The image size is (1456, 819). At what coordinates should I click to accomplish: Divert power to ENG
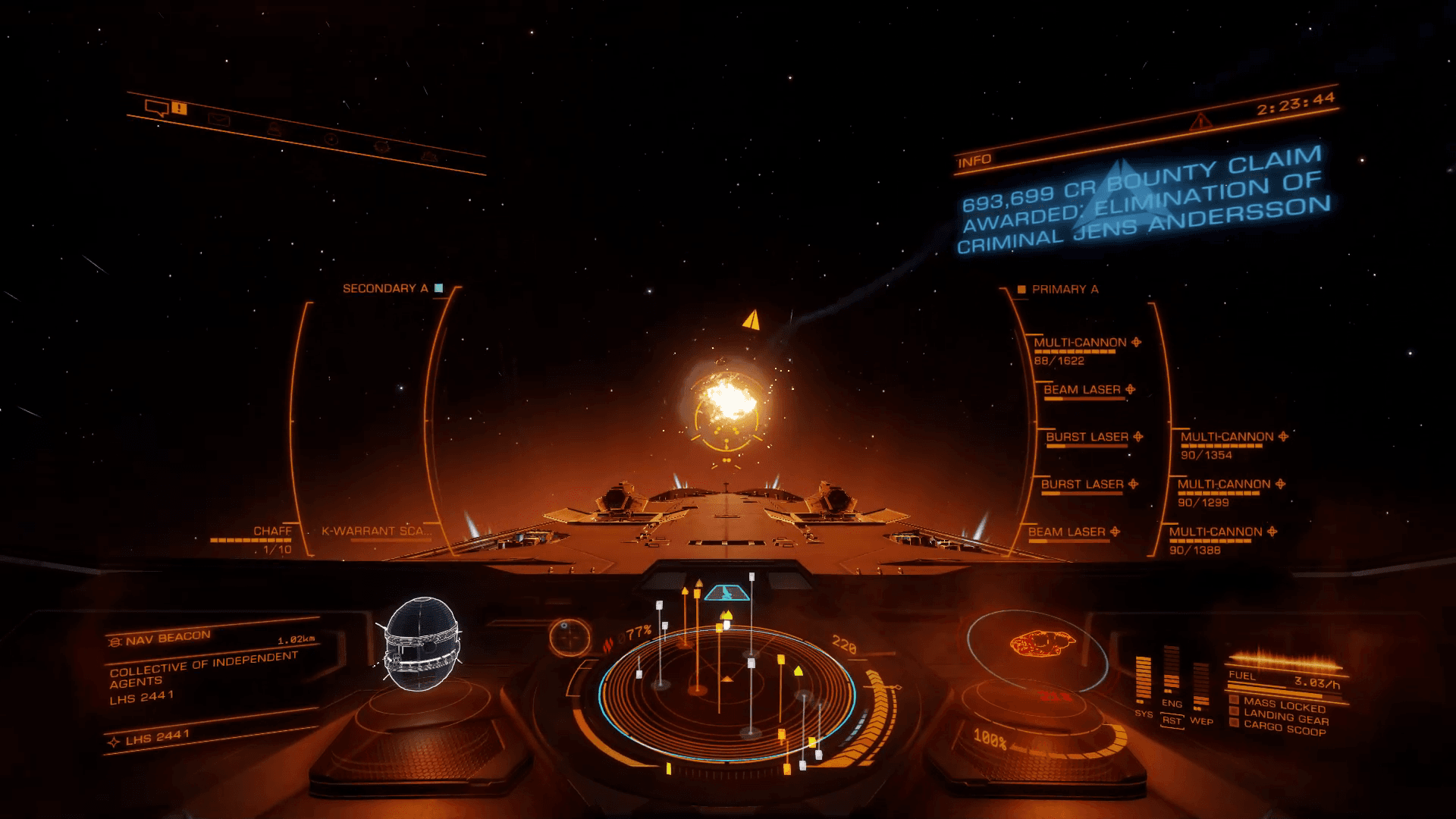click(1172, 704)
